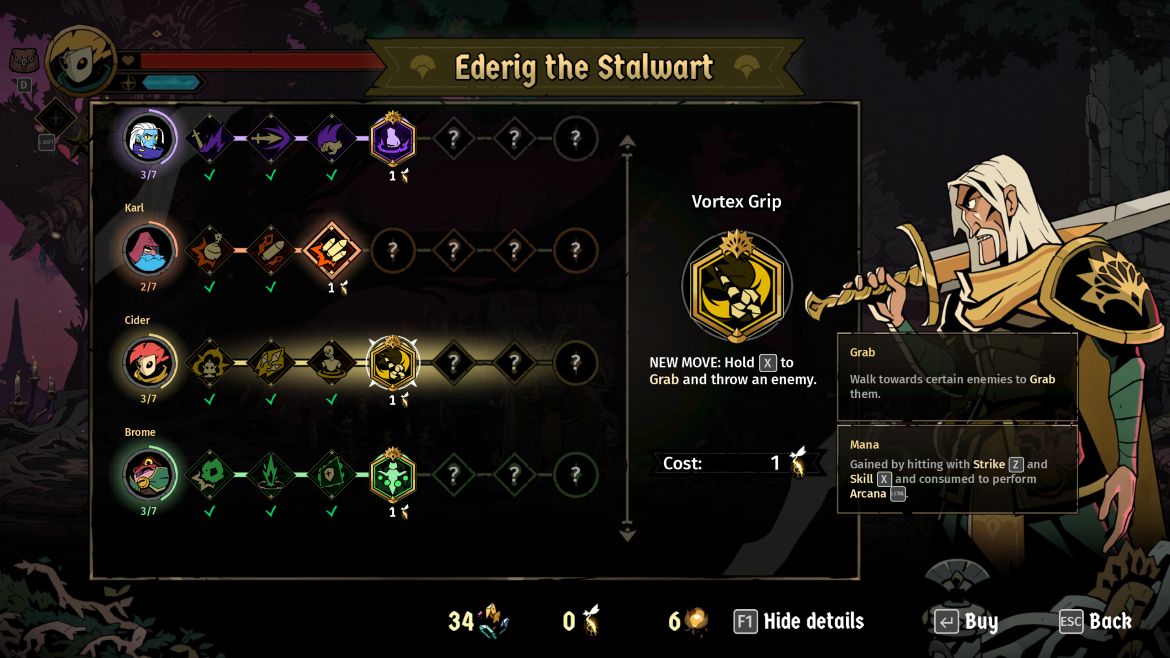
Task: Buy the selected Vortex Grip skill
Action: pos(966,622)
